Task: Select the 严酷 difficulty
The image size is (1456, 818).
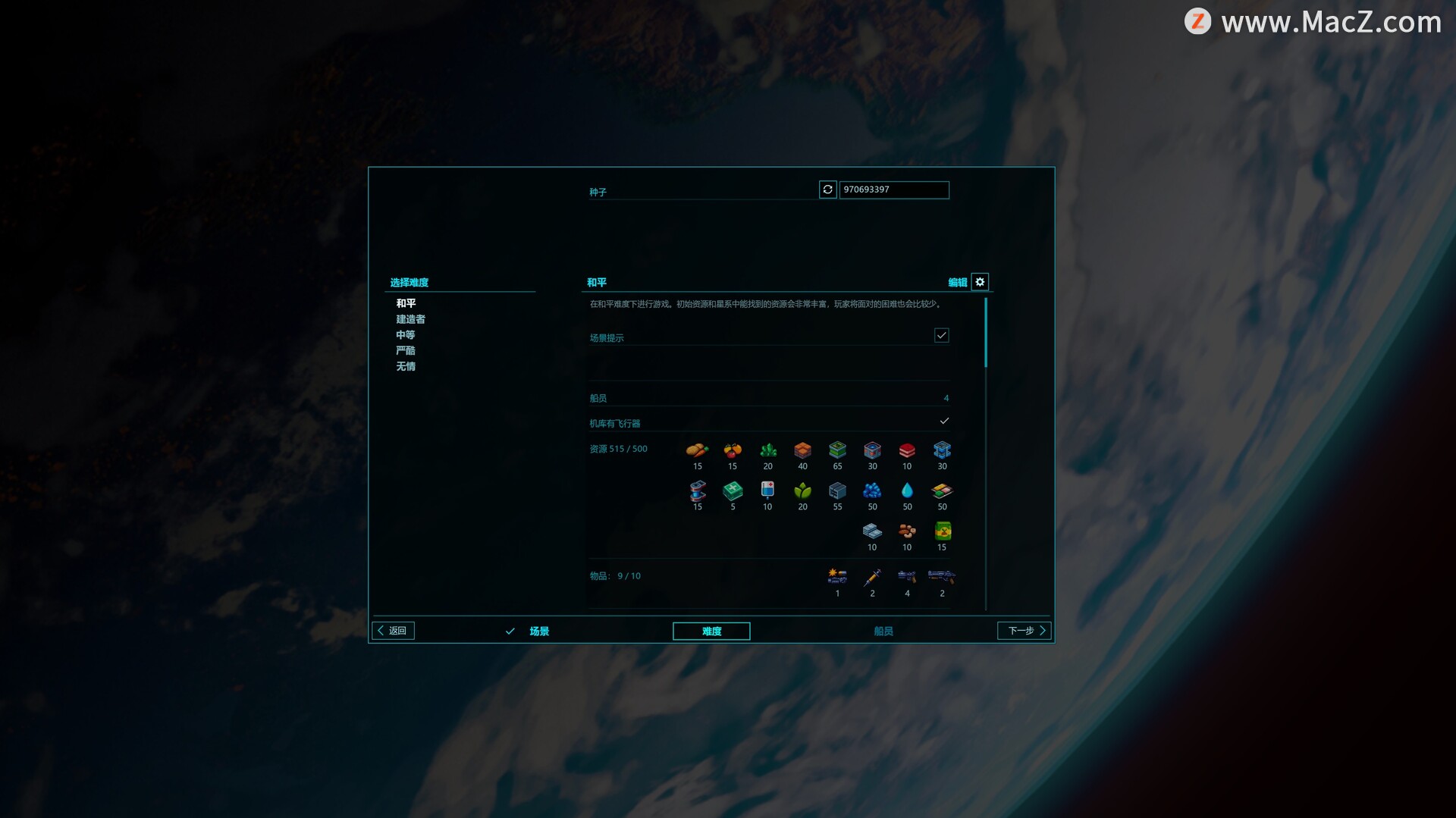Action: tap(406, 351)
